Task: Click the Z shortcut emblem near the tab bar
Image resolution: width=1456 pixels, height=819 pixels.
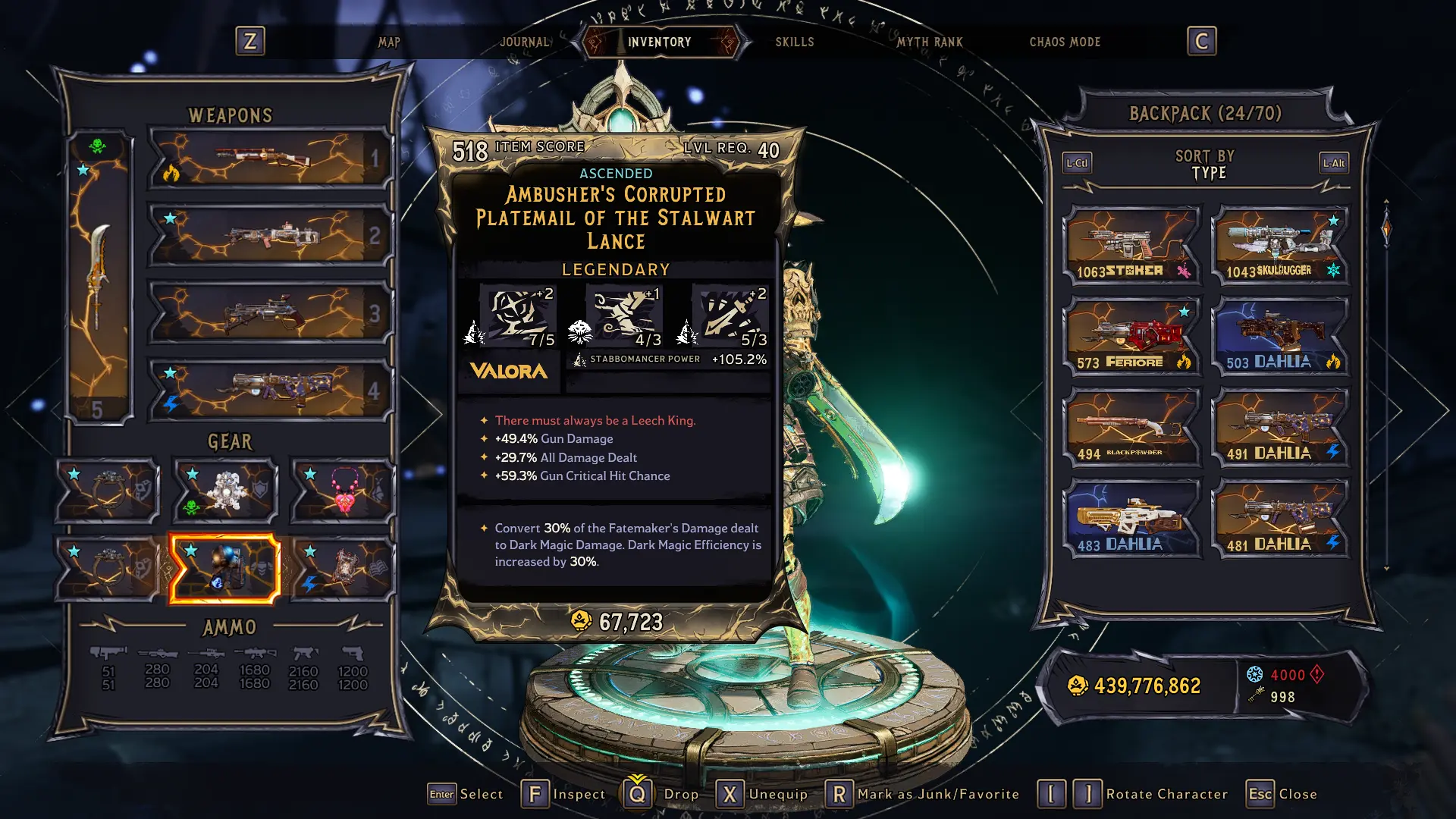Action: (x=250, y=42)
